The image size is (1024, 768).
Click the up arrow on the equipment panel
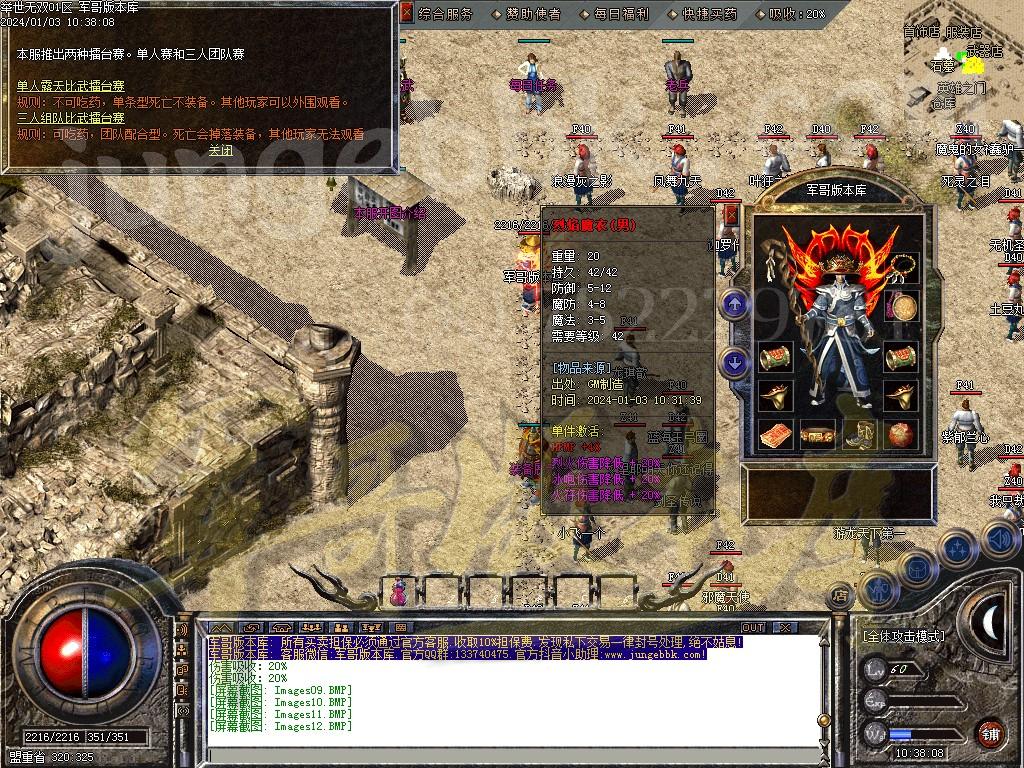coord(736,304)
